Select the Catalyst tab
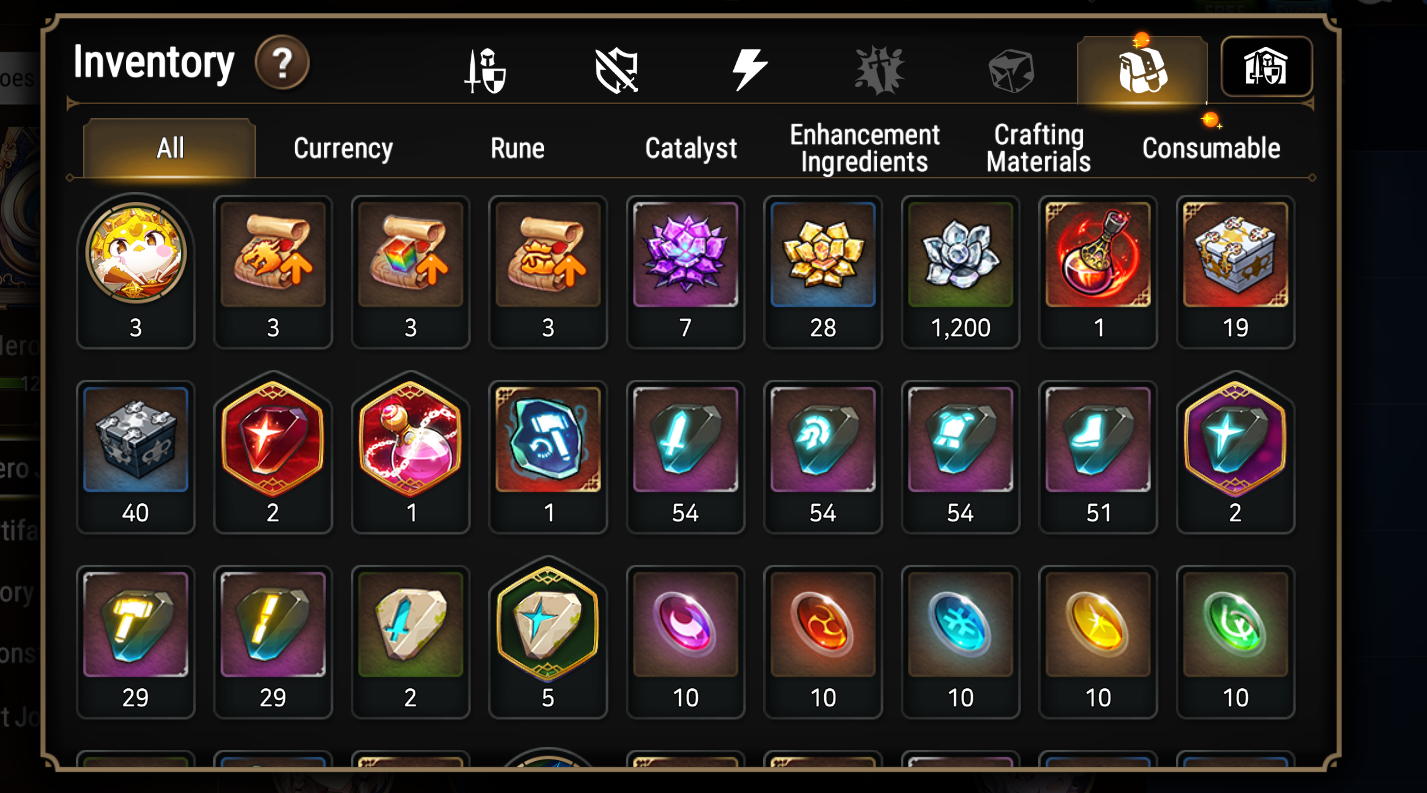 coord(690,148)
